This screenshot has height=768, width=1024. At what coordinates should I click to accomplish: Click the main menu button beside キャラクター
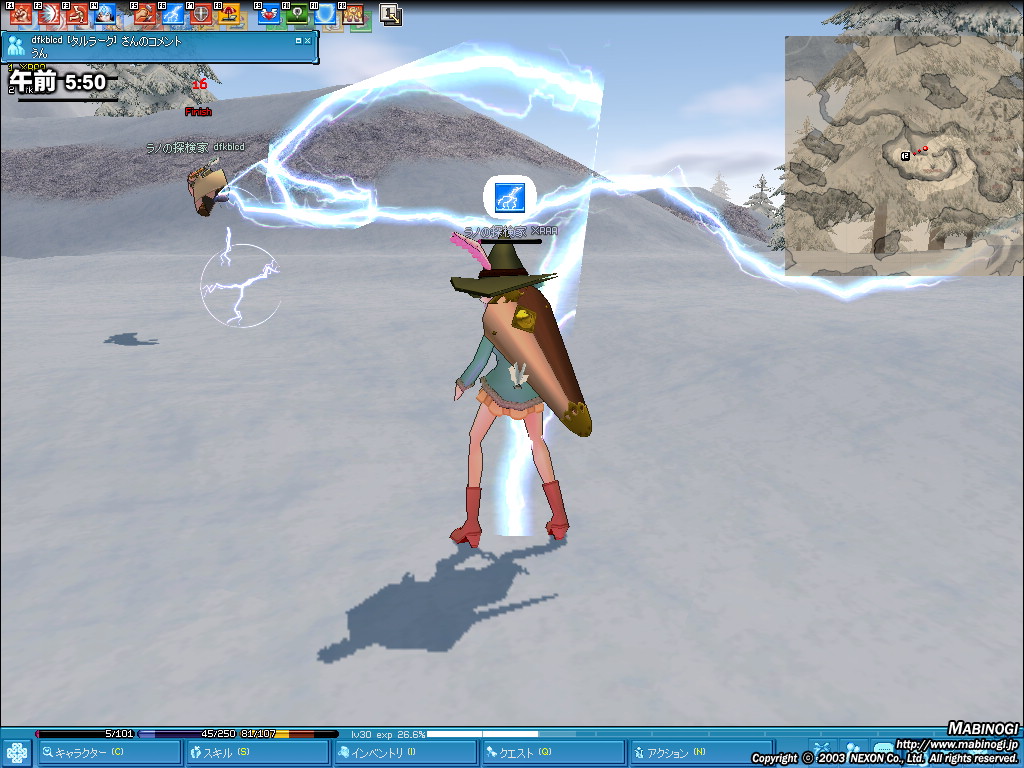click(17, 752)
